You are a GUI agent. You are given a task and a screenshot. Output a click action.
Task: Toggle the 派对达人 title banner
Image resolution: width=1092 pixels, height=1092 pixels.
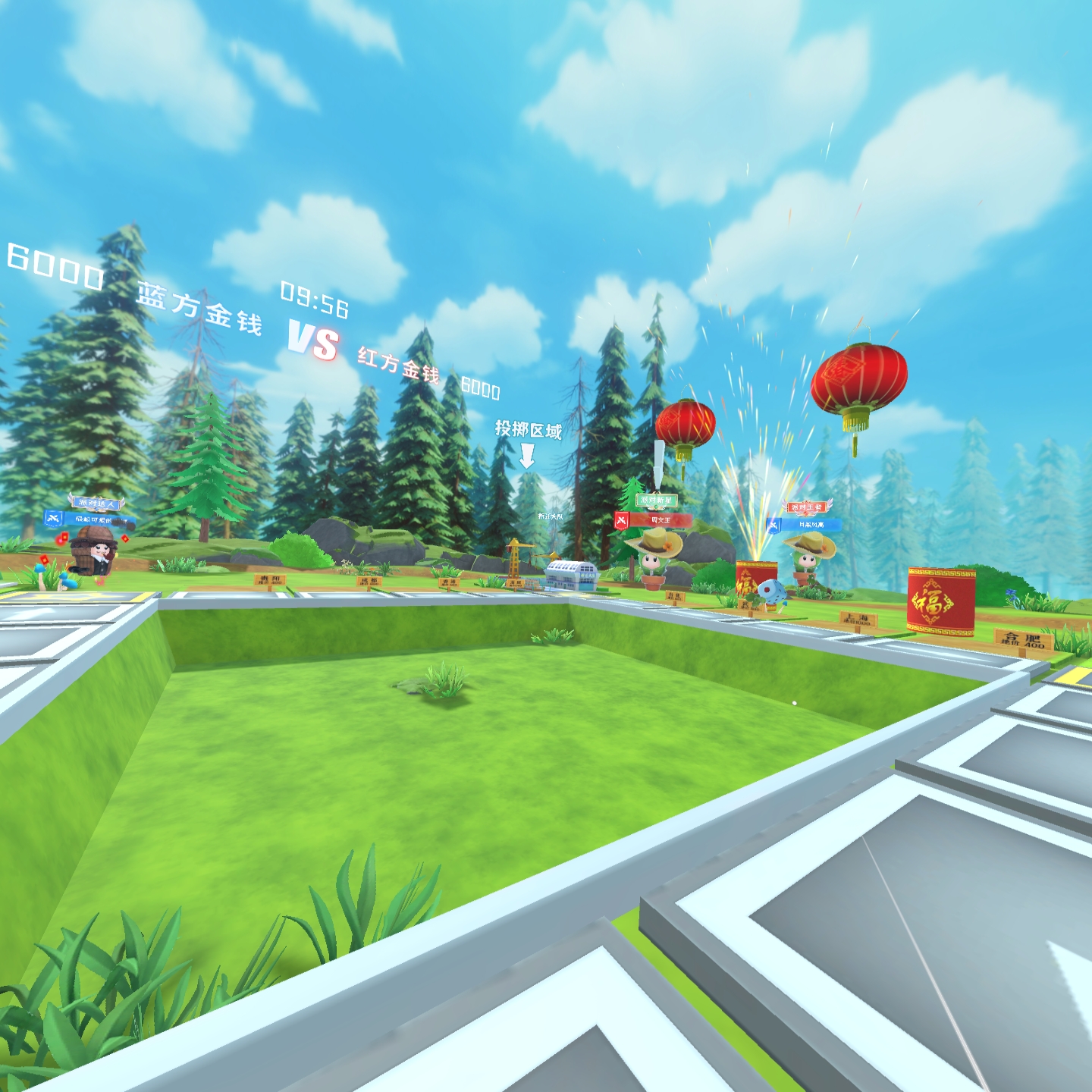95,502
